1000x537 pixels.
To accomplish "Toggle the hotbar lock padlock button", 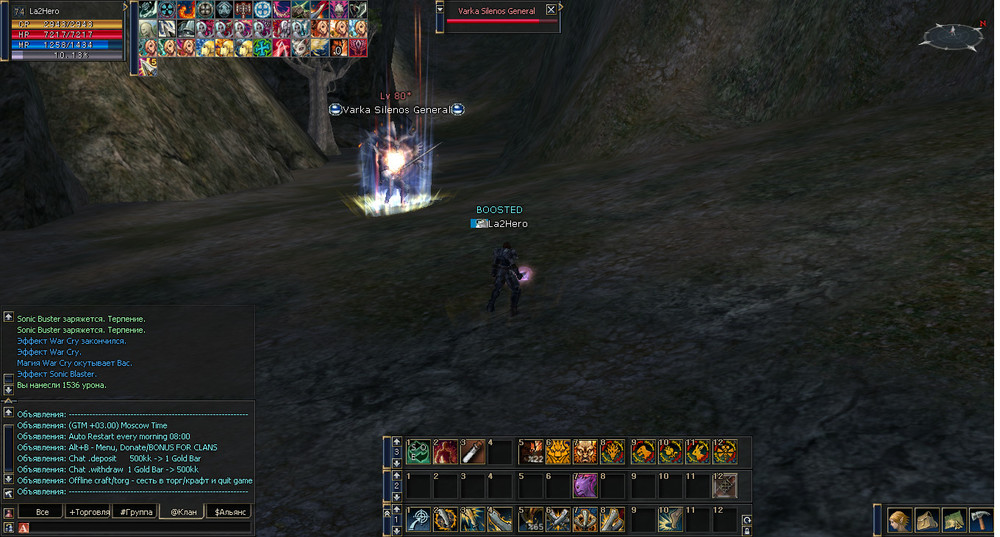I will click(x=746, y=530).
